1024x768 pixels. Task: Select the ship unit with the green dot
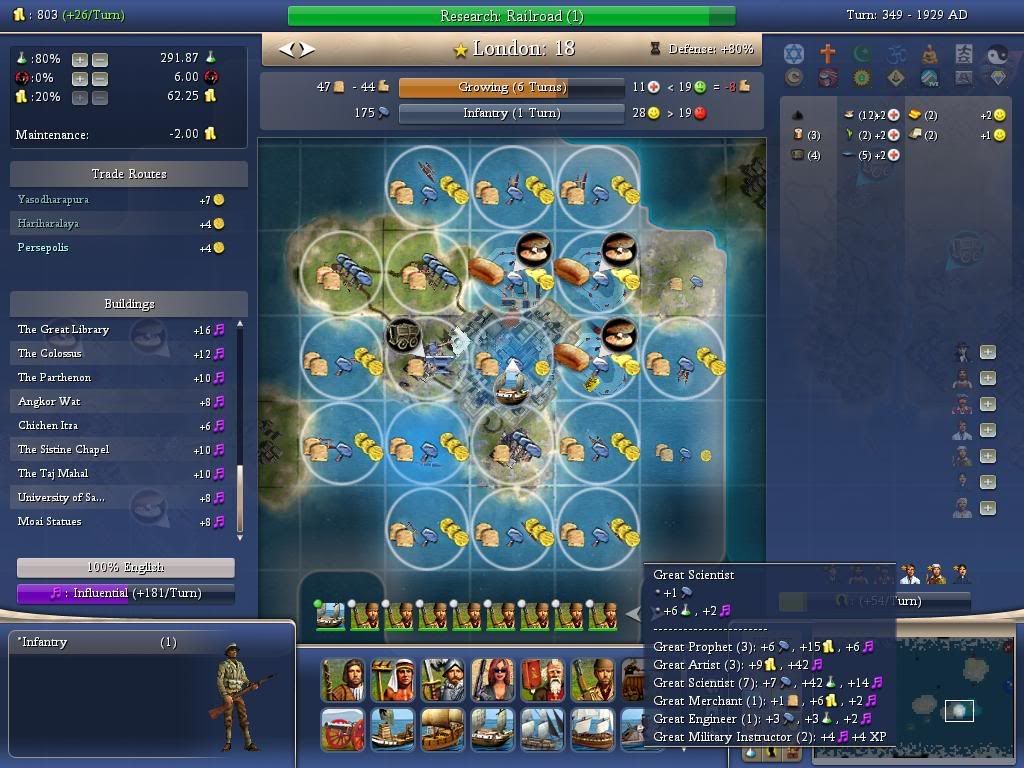click(x=330, y=615)
